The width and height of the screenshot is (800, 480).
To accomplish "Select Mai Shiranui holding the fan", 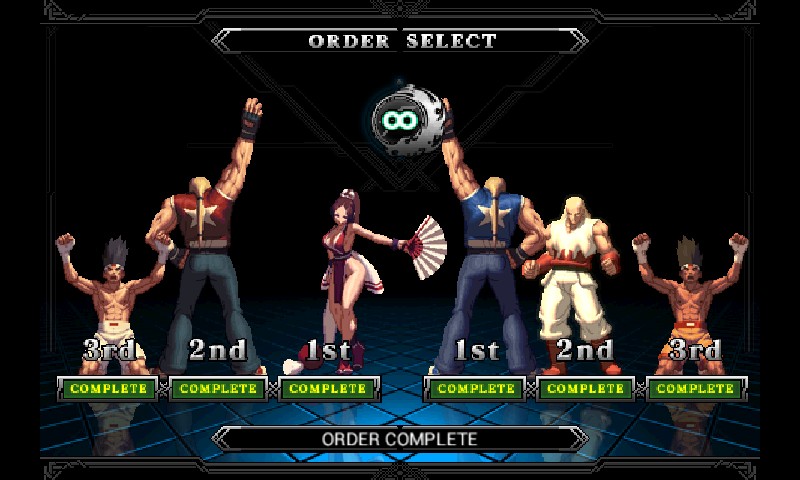I will coord(345,270).
